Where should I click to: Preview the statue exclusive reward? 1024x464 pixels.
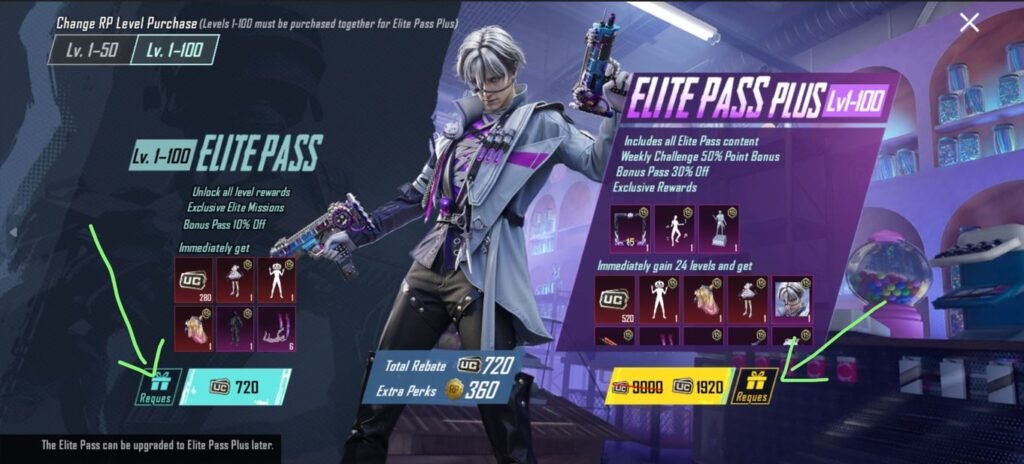tap(718, 227)
